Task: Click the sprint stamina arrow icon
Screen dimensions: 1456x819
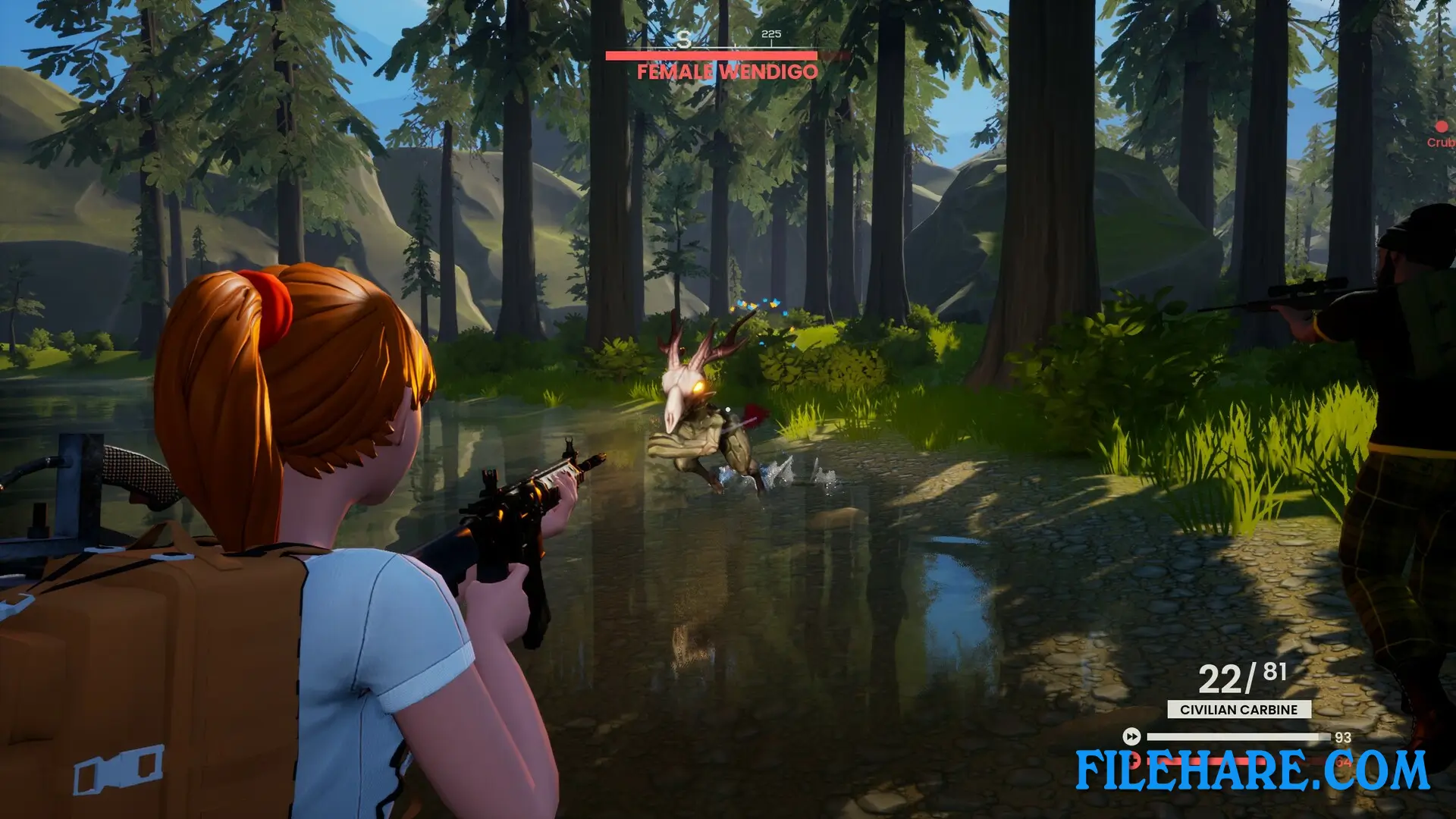Action: (x=1131, y=736)
